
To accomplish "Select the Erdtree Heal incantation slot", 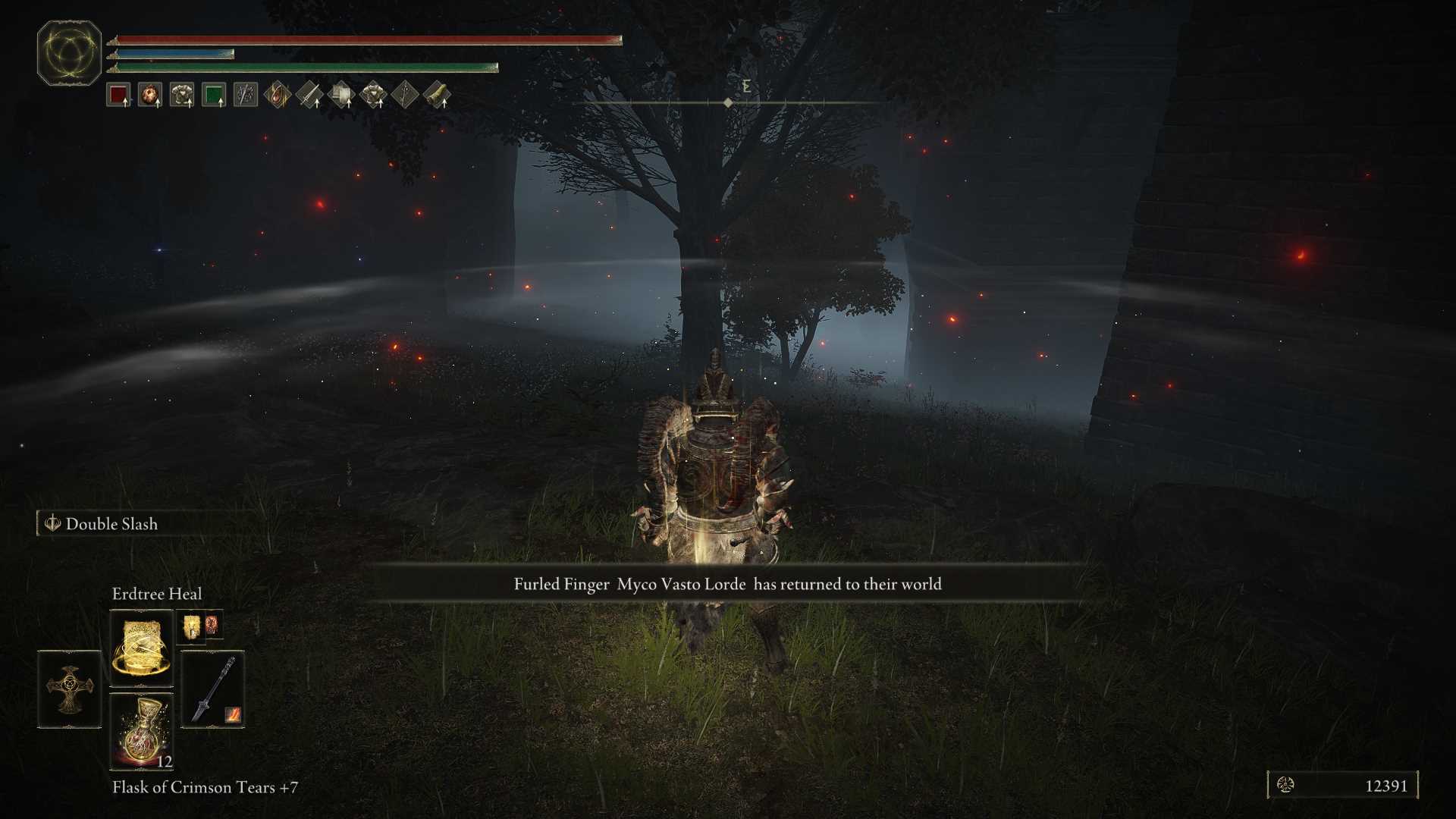I will pyautogui.click(x=141, y=648).
